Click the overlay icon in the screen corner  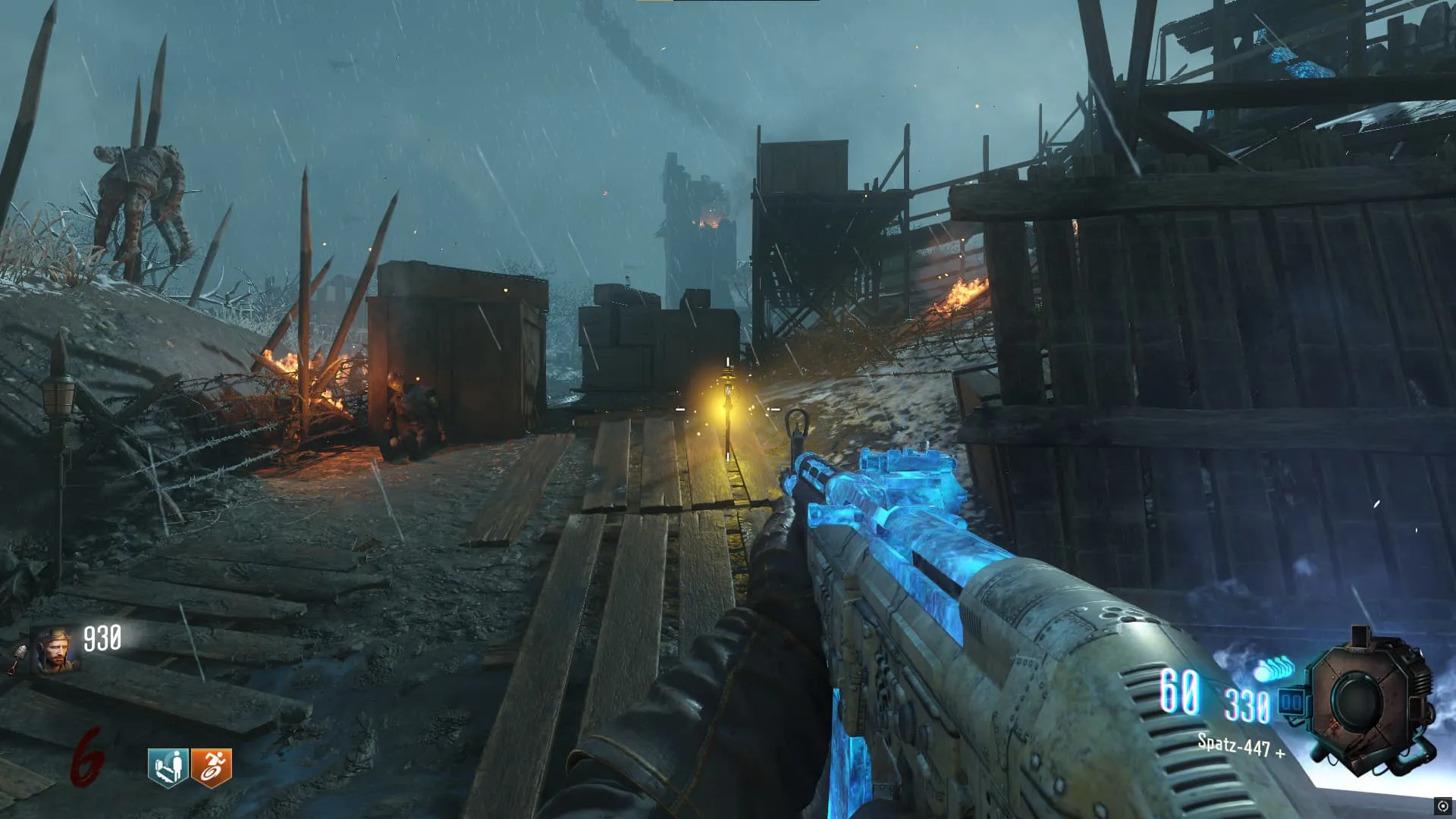[x=1442, y=806]
